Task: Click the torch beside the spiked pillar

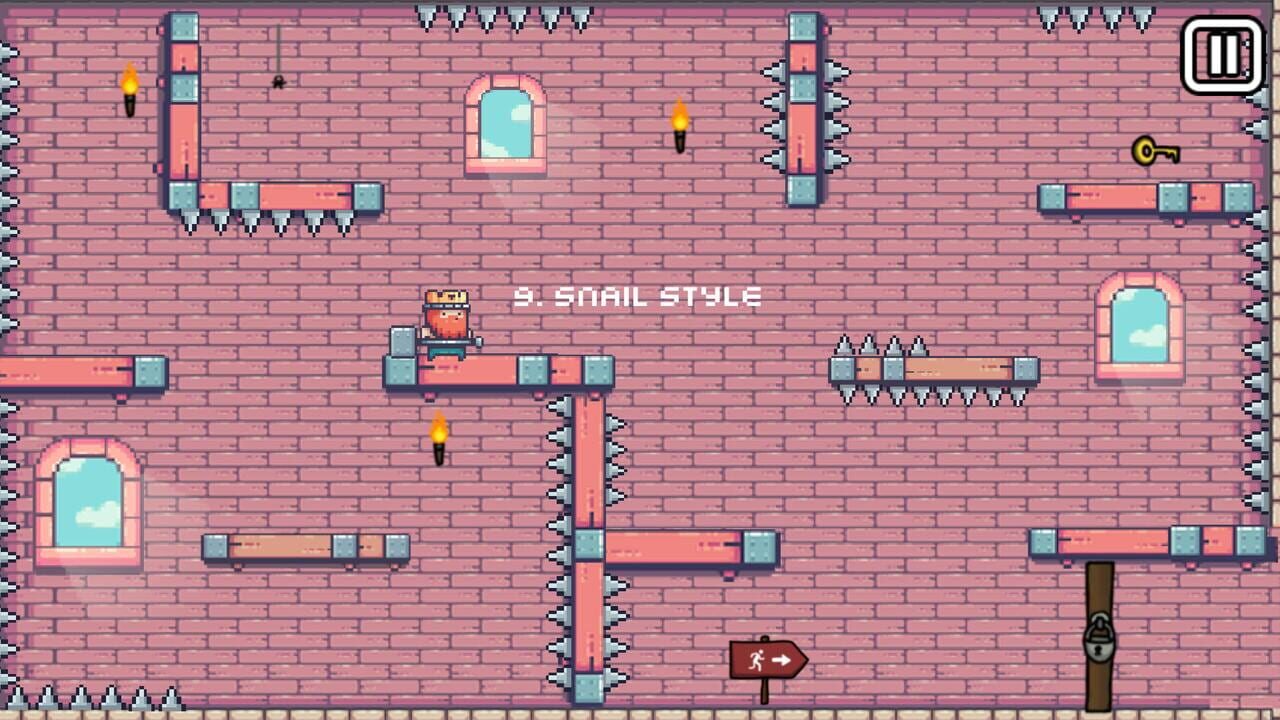Action: coord(681,127)
